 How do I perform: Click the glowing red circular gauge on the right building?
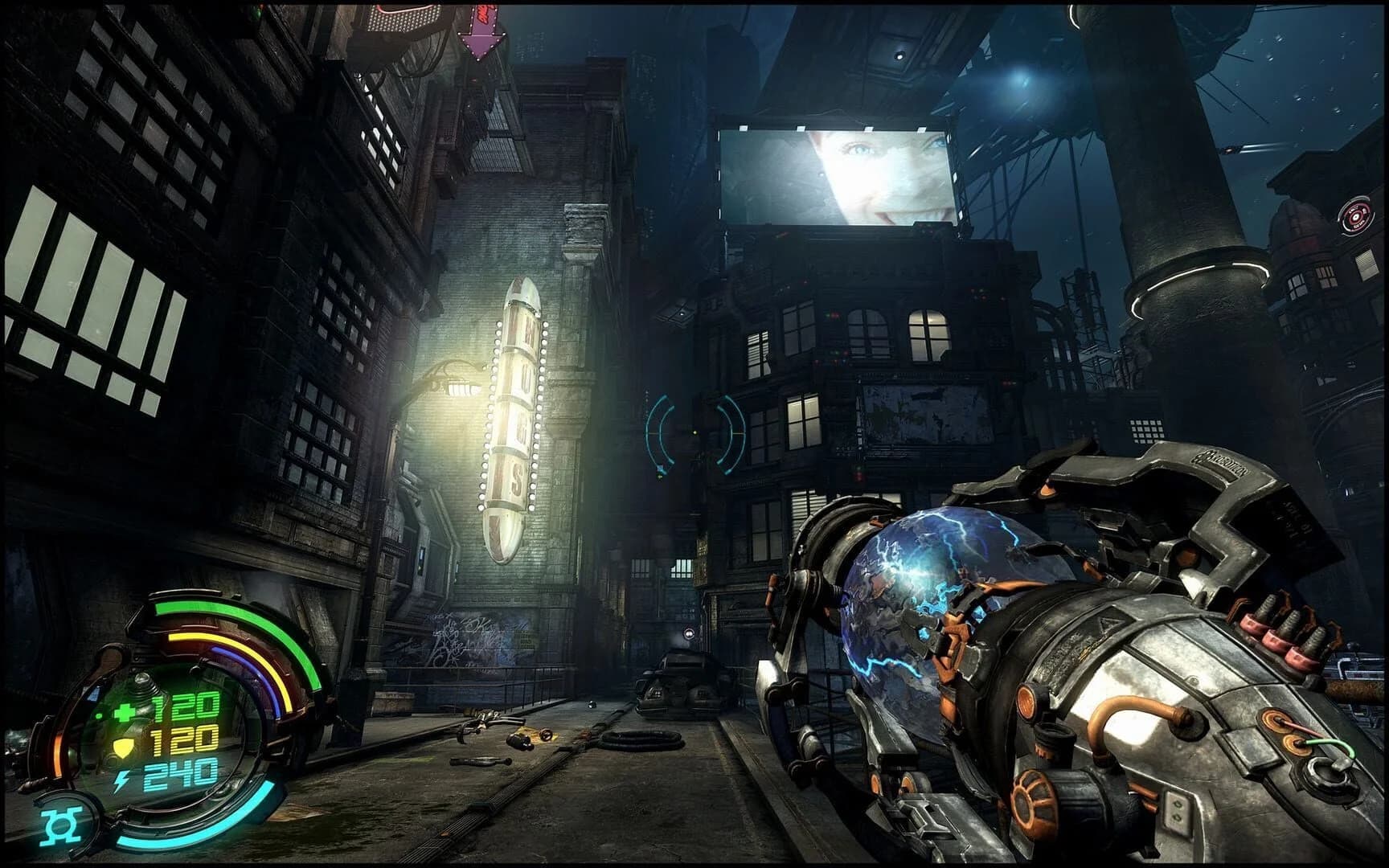(x=1358, y=214)
